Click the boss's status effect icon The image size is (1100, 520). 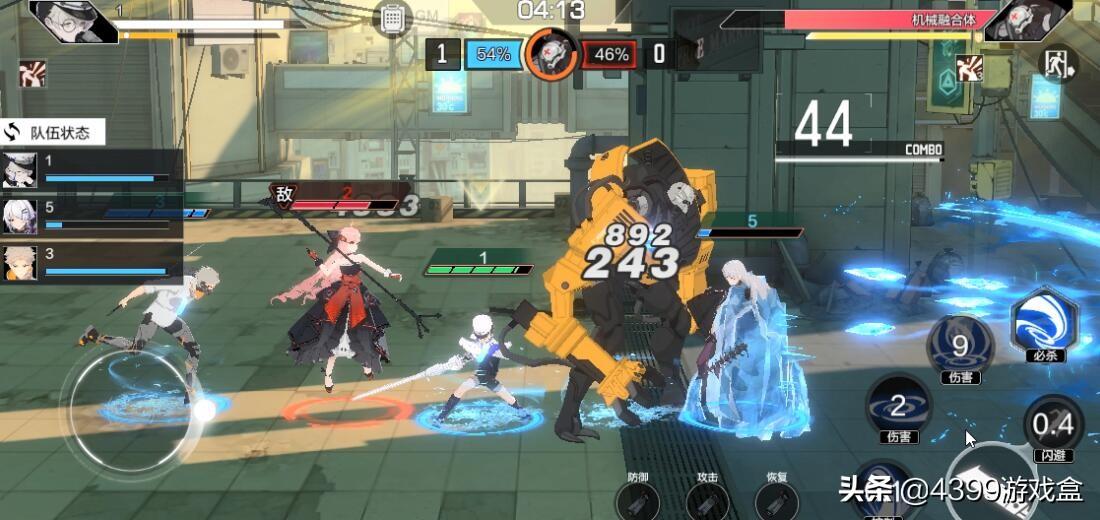(969, 68)
